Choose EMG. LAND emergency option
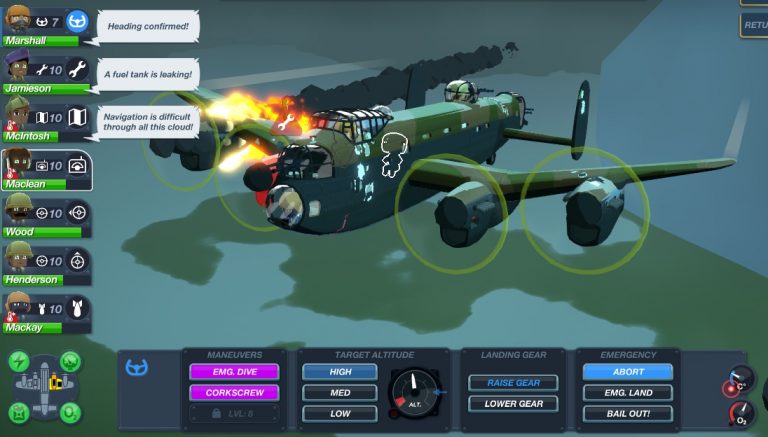The image size is (768, 437). click(628, 392)
